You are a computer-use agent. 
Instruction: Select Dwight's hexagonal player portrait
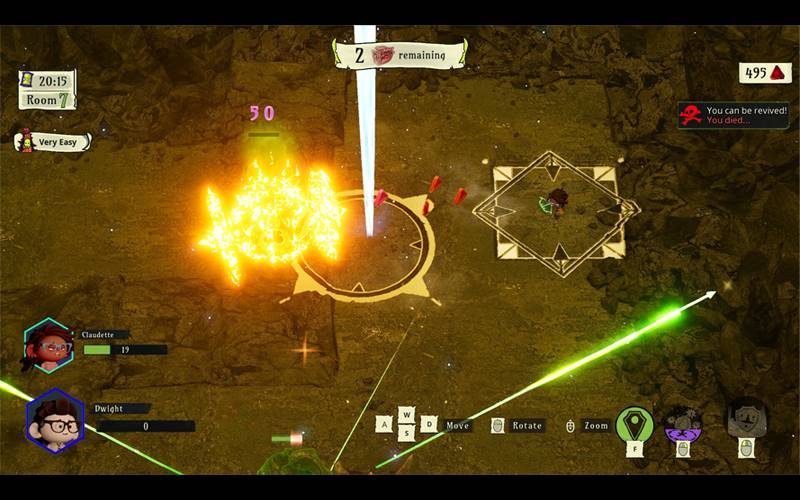click(x=54, y=420)
